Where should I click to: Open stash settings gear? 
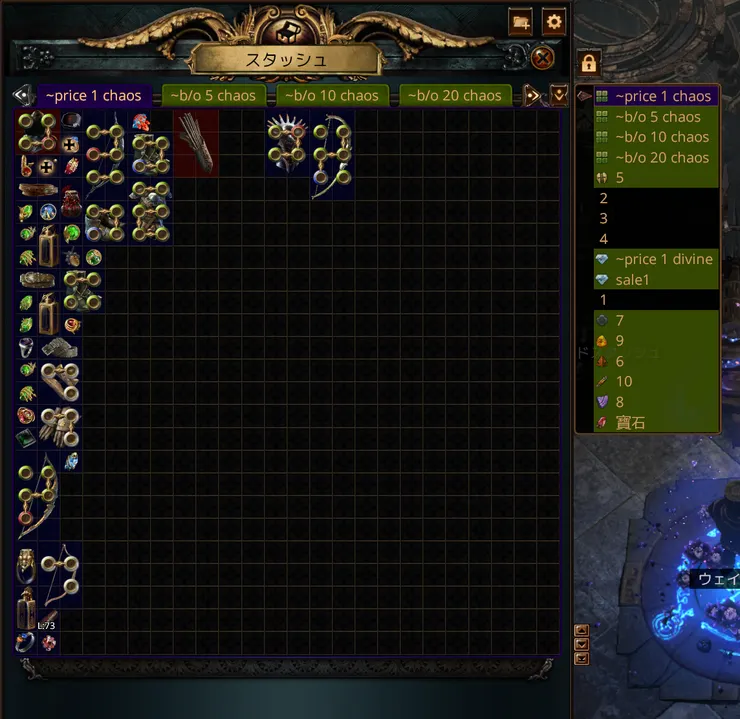(554, 21)
